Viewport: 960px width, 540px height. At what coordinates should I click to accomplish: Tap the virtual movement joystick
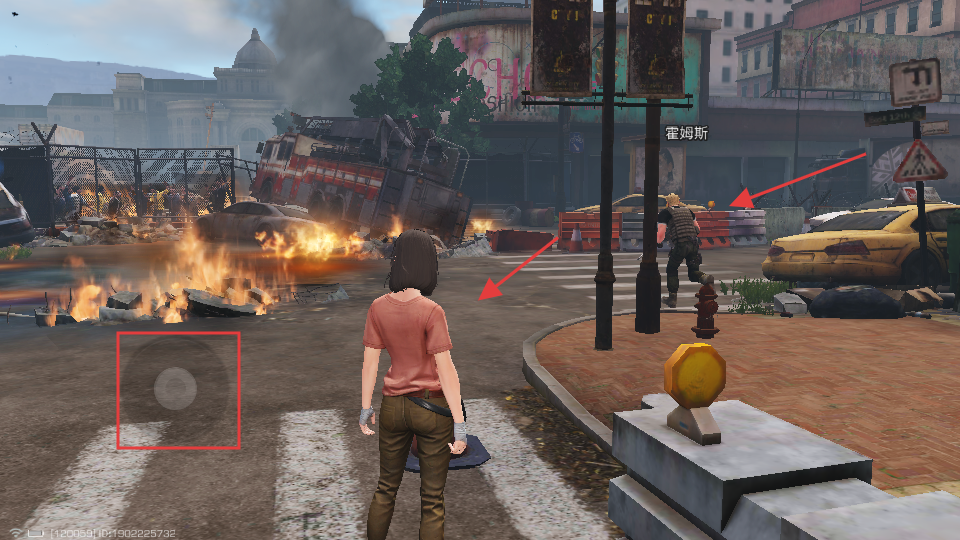click(x=176, y=388)
